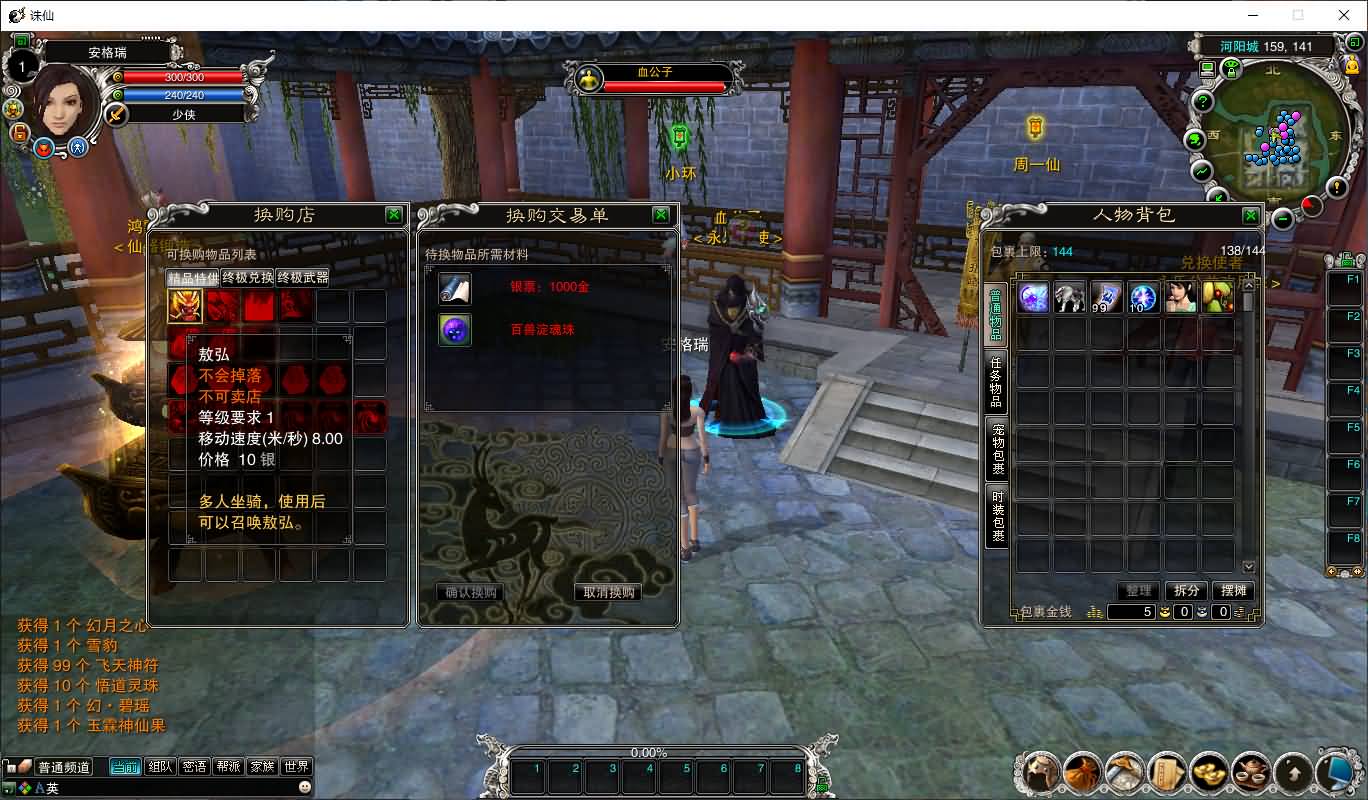The image size is (1368, 800).
Task: Select the 玉霖神仙果 fruit item
Action: click(x=1217, y=298)
